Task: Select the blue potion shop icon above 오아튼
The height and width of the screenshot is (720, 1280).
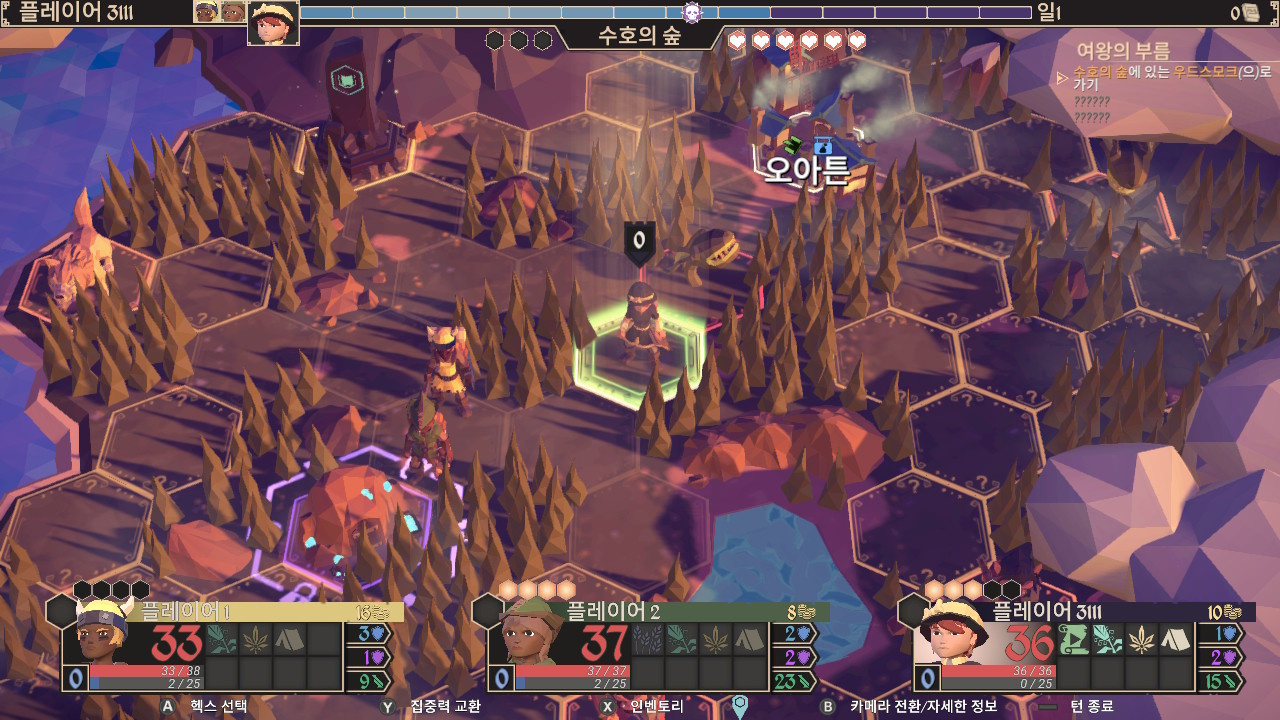Action: 823,146
